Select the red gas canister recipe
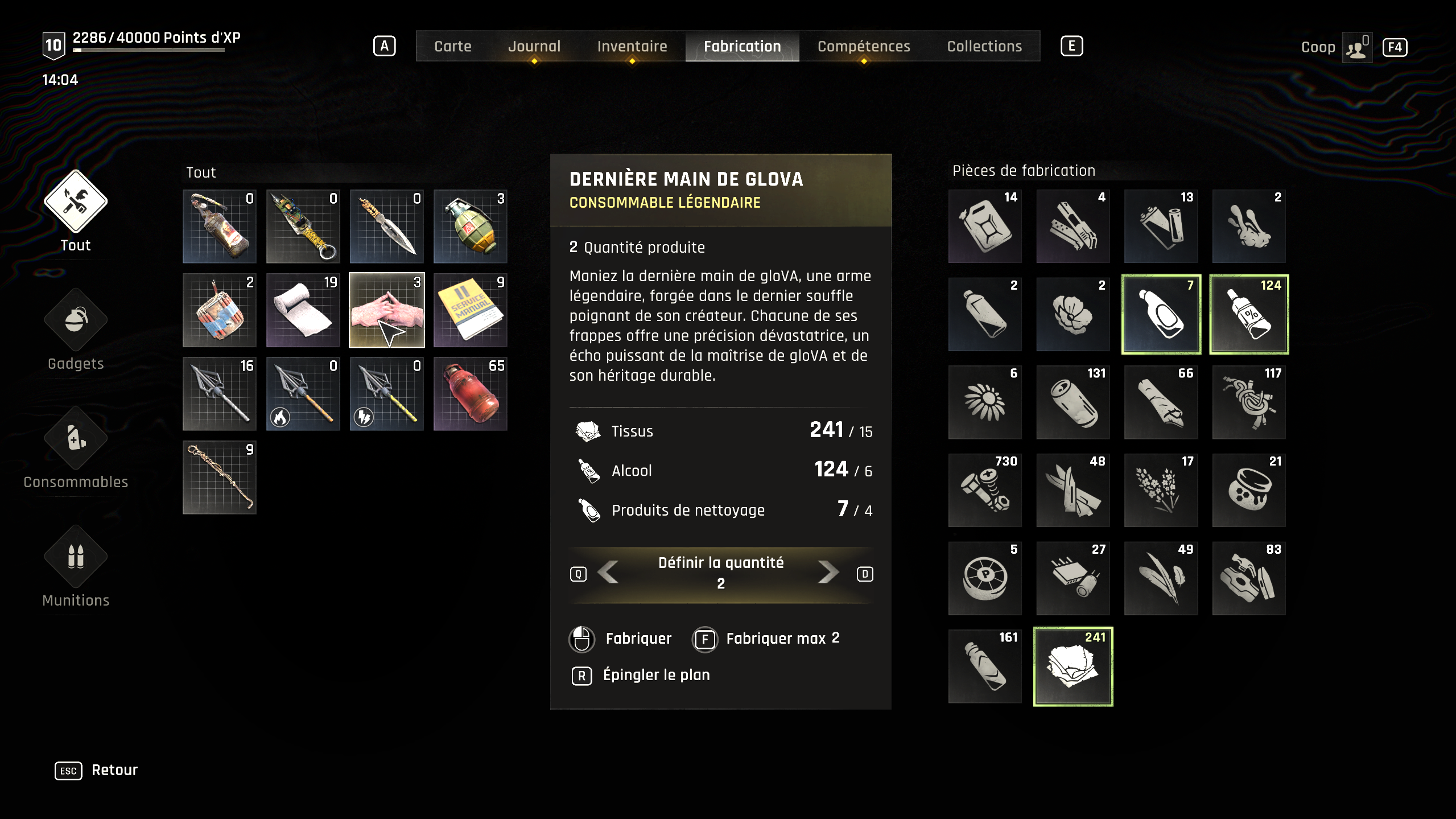Viewport: 1456px width, 819px height. click(471, 394)
